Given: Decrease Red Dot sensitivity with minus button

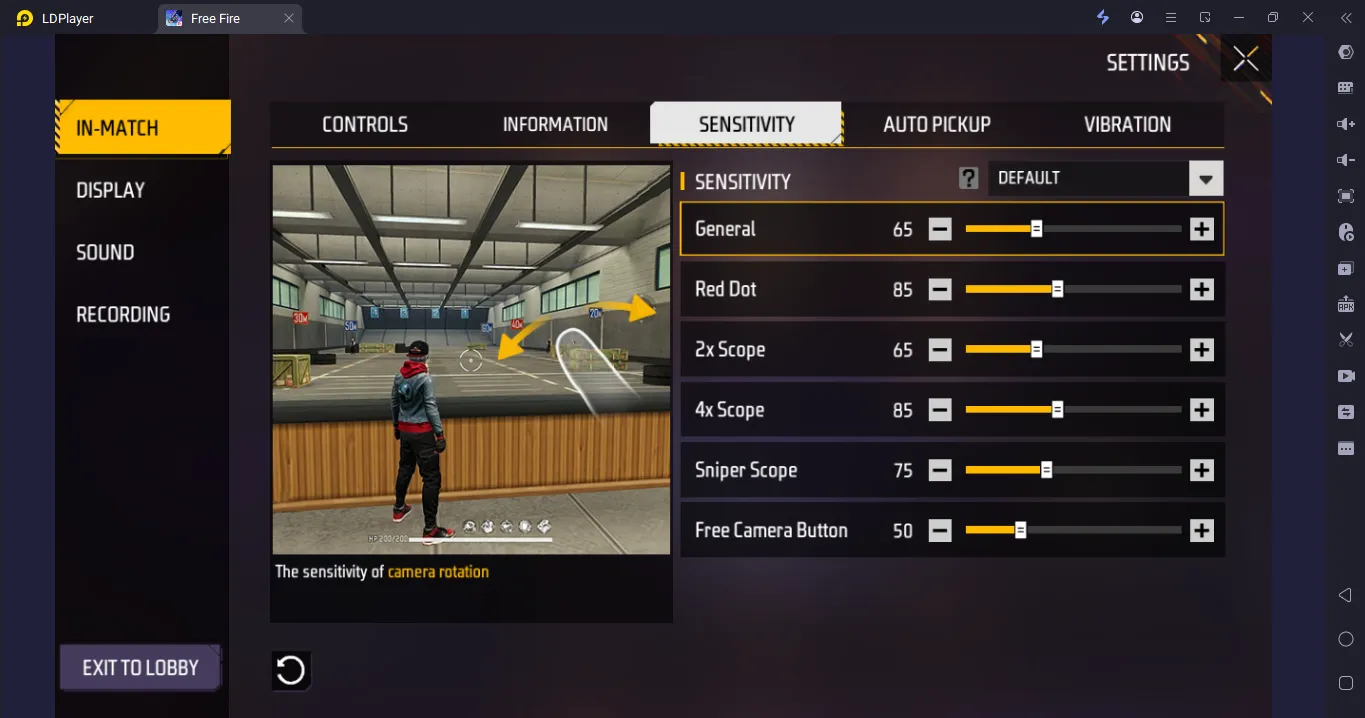Looking at the screenshot, I should click(x=940, y=290).
